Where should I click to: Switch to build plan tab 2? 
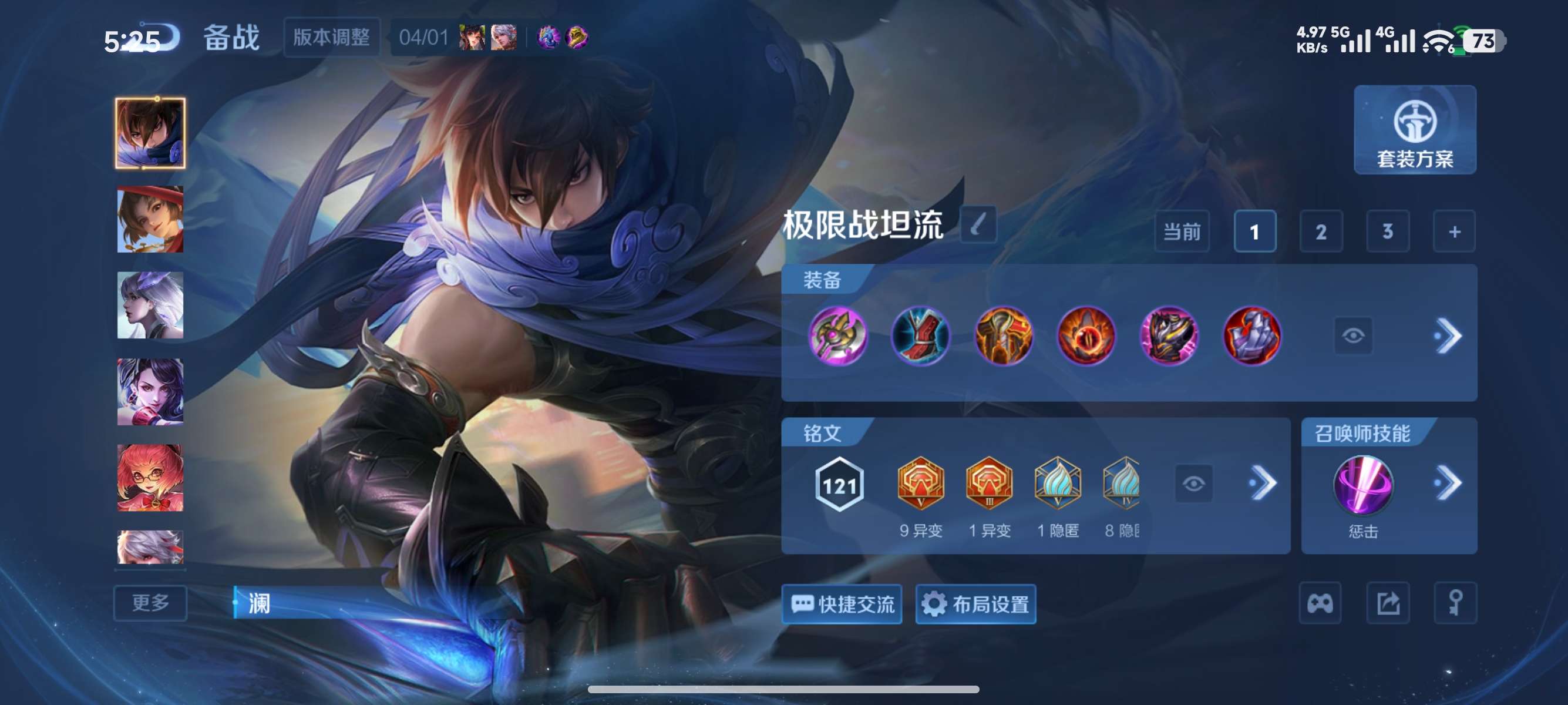pos(1321,231)
